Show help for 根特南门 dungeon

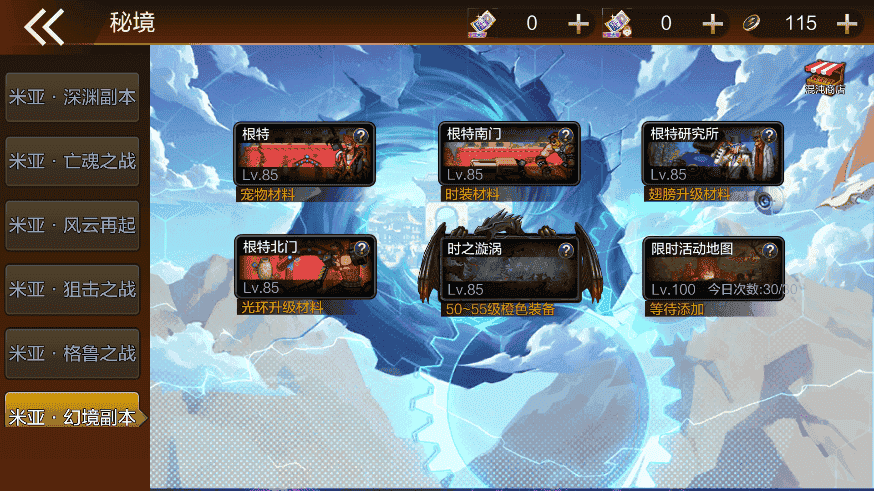click(565, 135)
